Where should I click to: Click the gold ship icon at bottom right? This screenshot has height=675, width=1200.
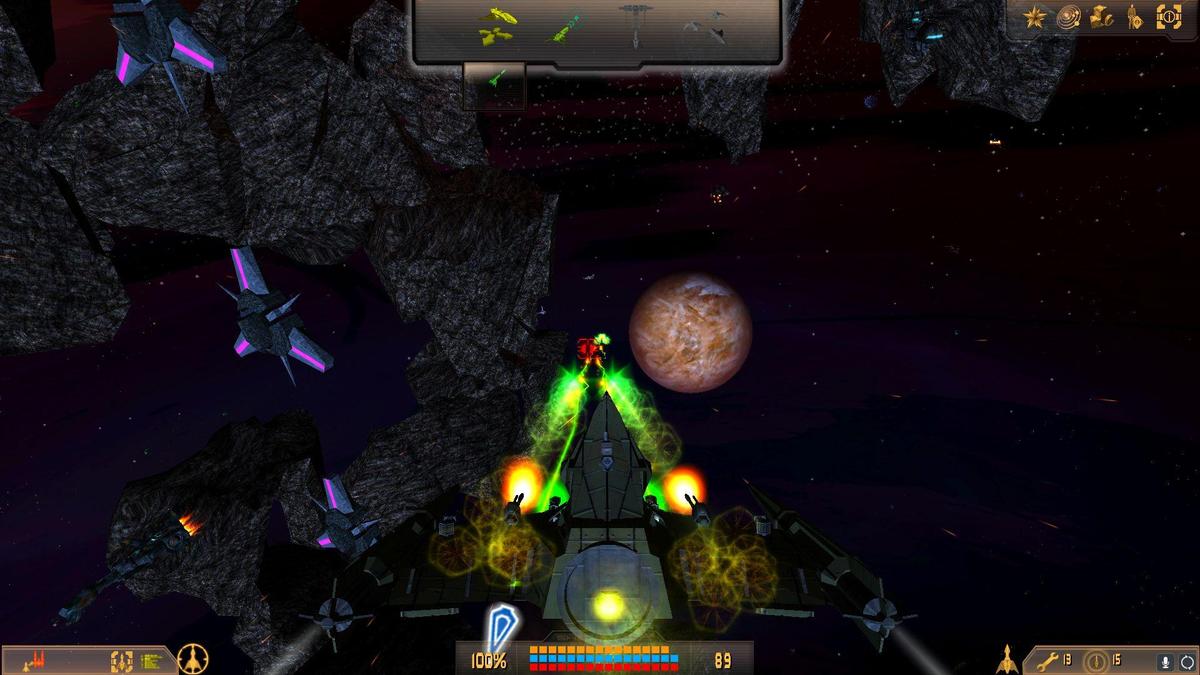[1007, 660]
